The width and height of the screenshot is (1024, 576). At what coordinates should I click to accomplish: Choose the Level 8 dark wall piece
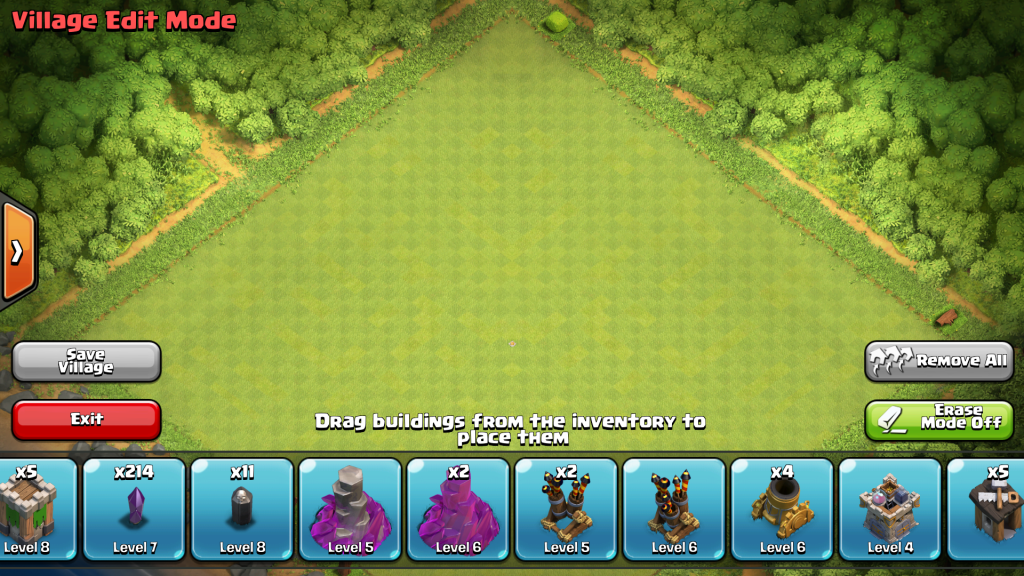(x=243, y=508)
